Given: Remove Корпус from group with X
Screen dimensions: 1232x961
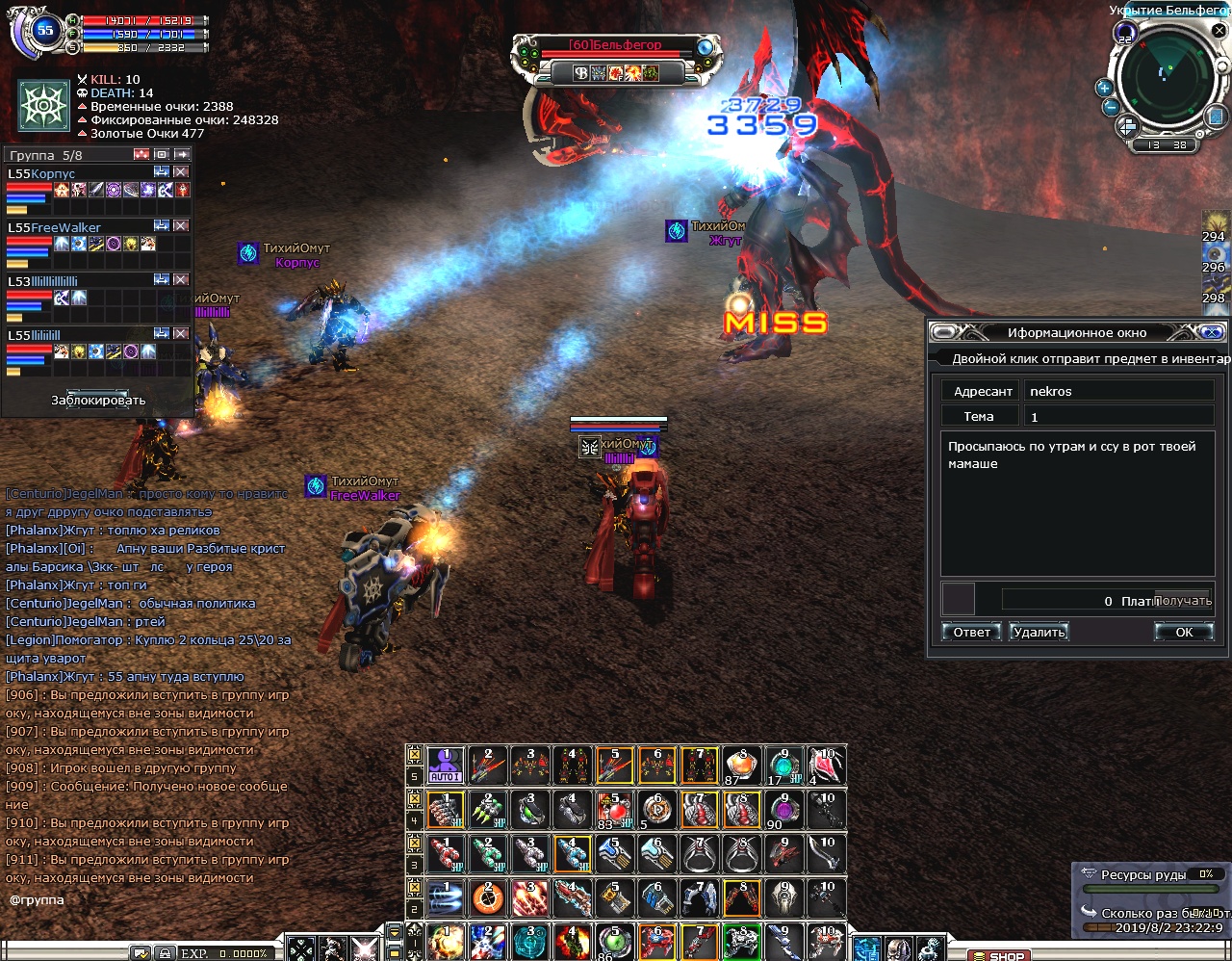Looking at the screenshot, I should point(181,172).
